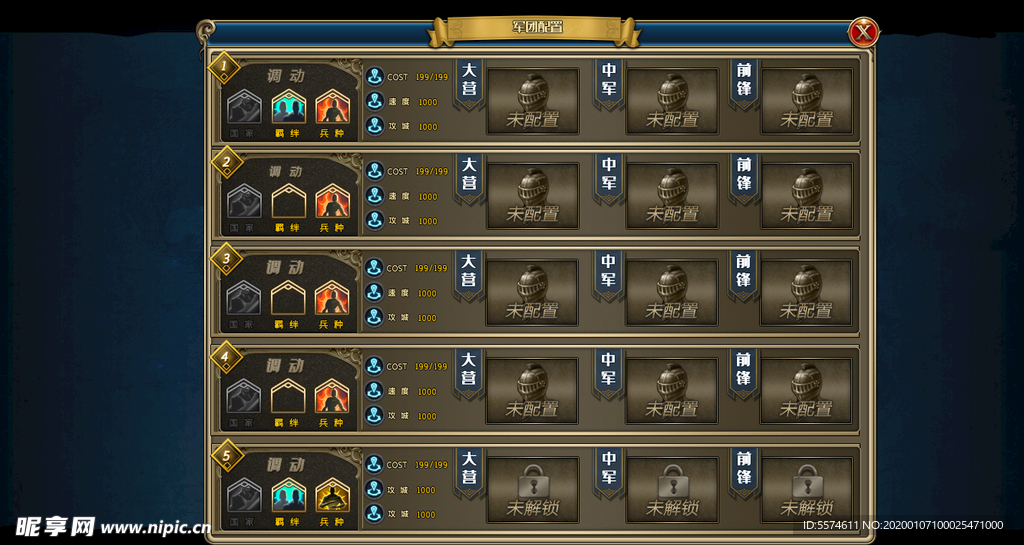Choose legion 1's 中军 unconfigured slot
The height and width of the screenshot is (545, 1024).
point(672,101)
